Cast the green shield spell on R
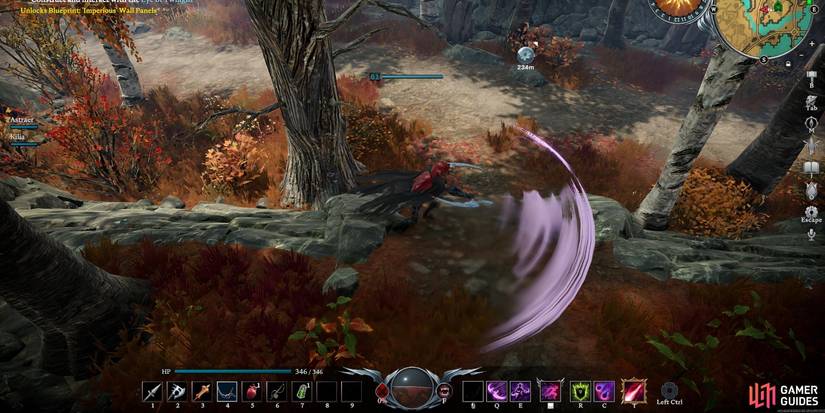Image resolution: width=825 pixels, height=413 pixels. point(580,391)
